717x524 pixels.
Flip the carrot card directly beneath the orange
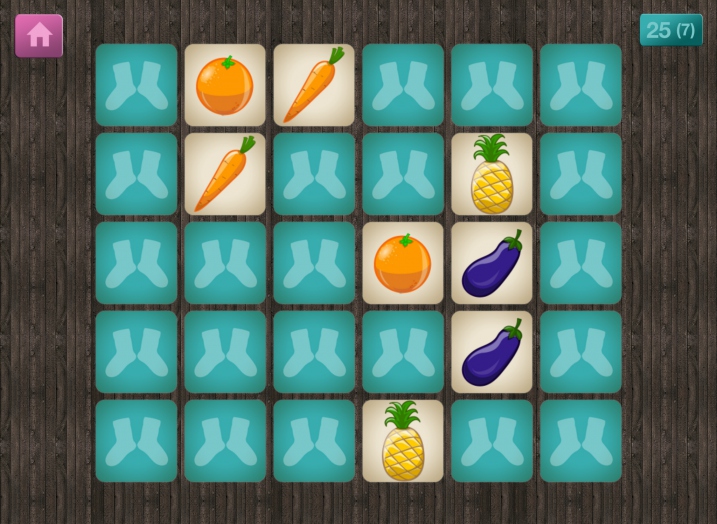pyautogui.click(x=225, y=174)
